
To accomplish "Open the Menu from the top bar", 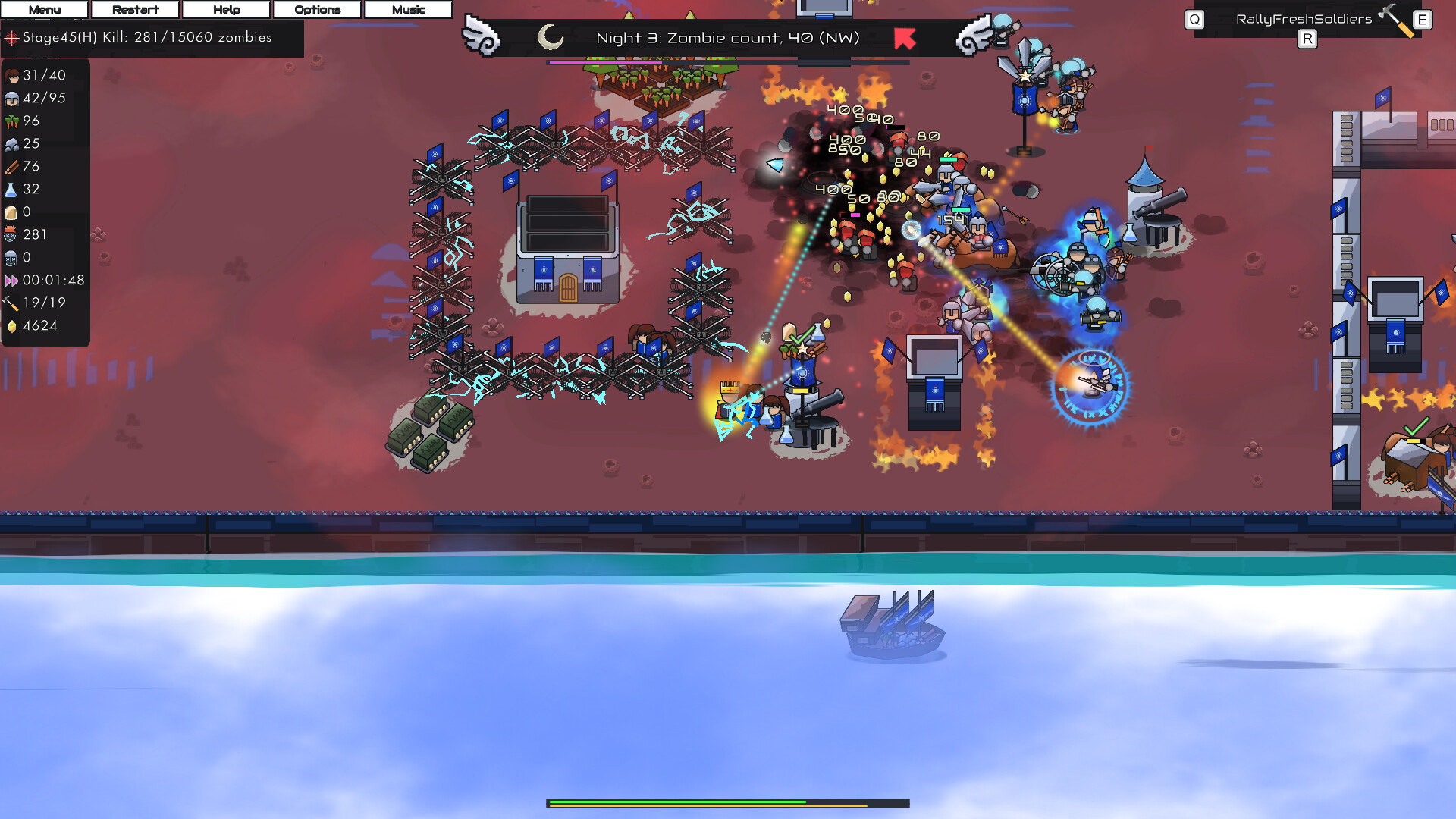I will (44, 9).
